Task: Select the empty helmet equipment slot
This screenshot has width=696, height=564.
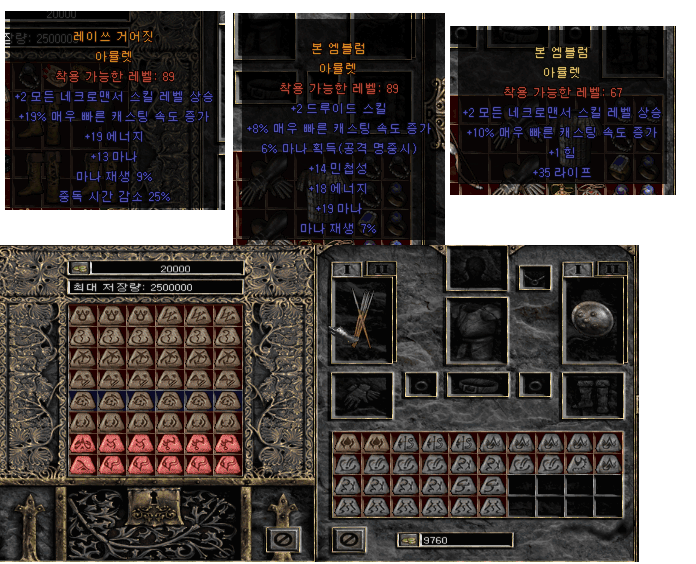Action: (x=476, y=266)
